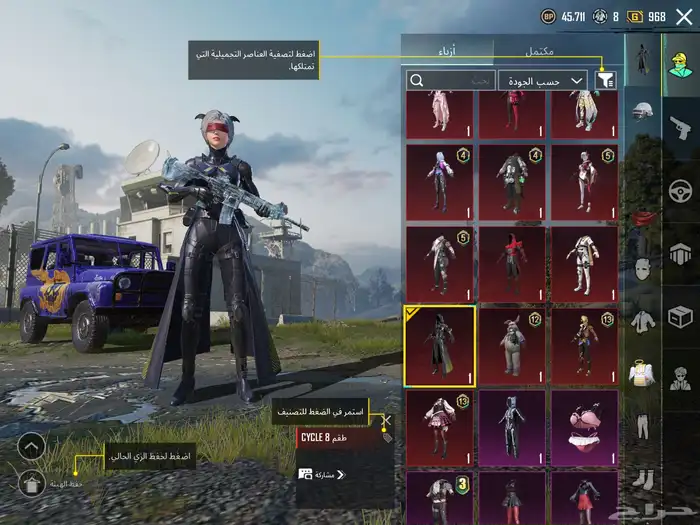
Task: Open the shoes clothing category
Action: pyautogui.click(x=642, y=479)
